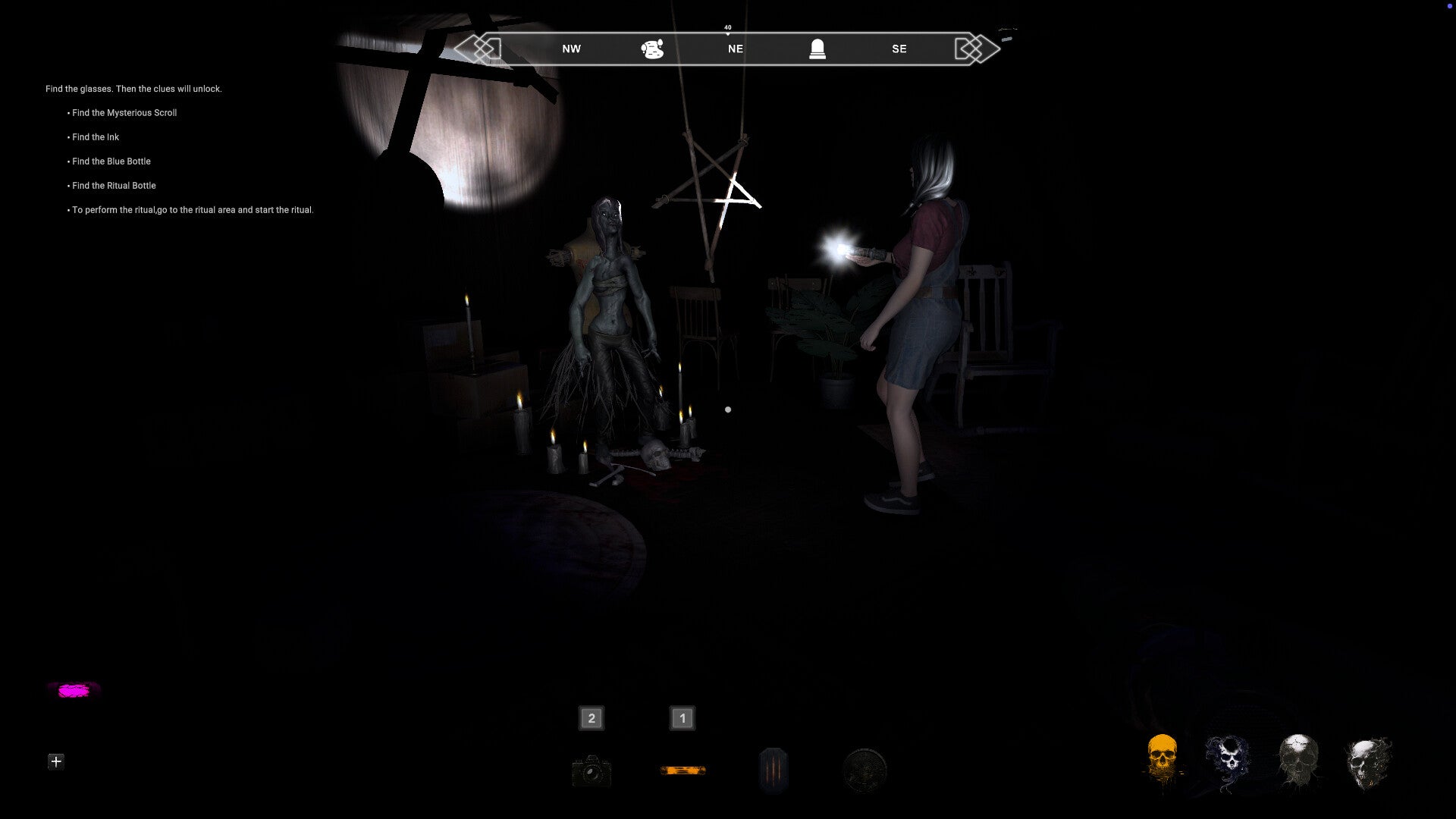The height and width of the screenshot is (819, 1456).
Task: Click the smoky horned skull icon
Action: pos(1228,761)
